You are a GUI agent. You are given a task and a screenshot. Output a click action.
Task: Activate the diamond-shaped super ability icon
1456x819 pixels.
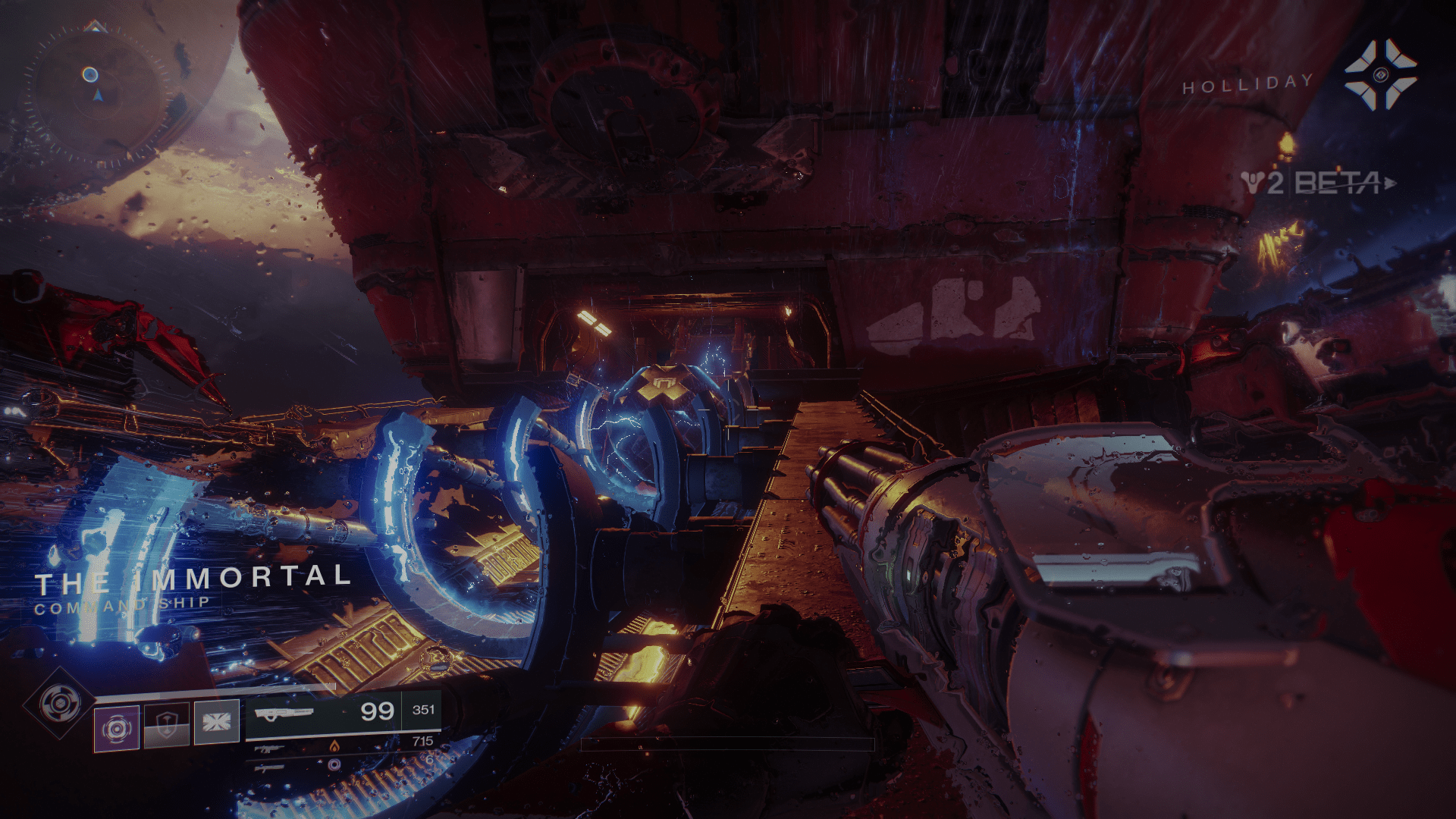coord(60,704)
